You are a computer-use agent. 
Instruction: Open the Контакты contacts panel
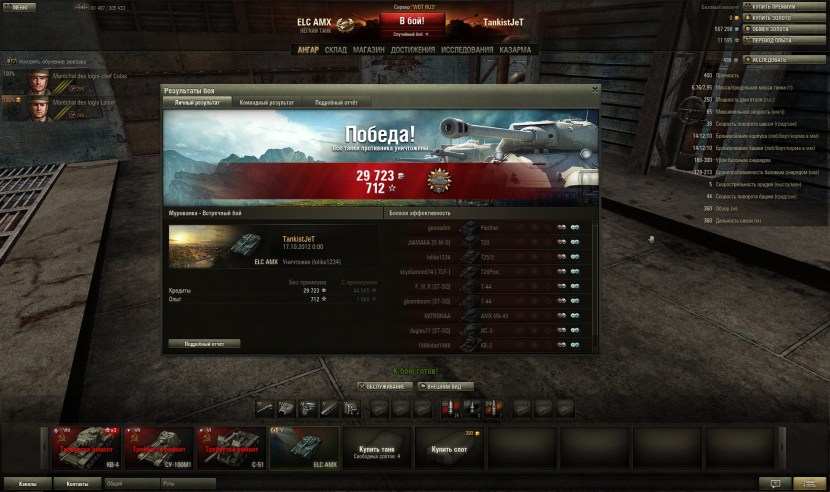point(77,484)
